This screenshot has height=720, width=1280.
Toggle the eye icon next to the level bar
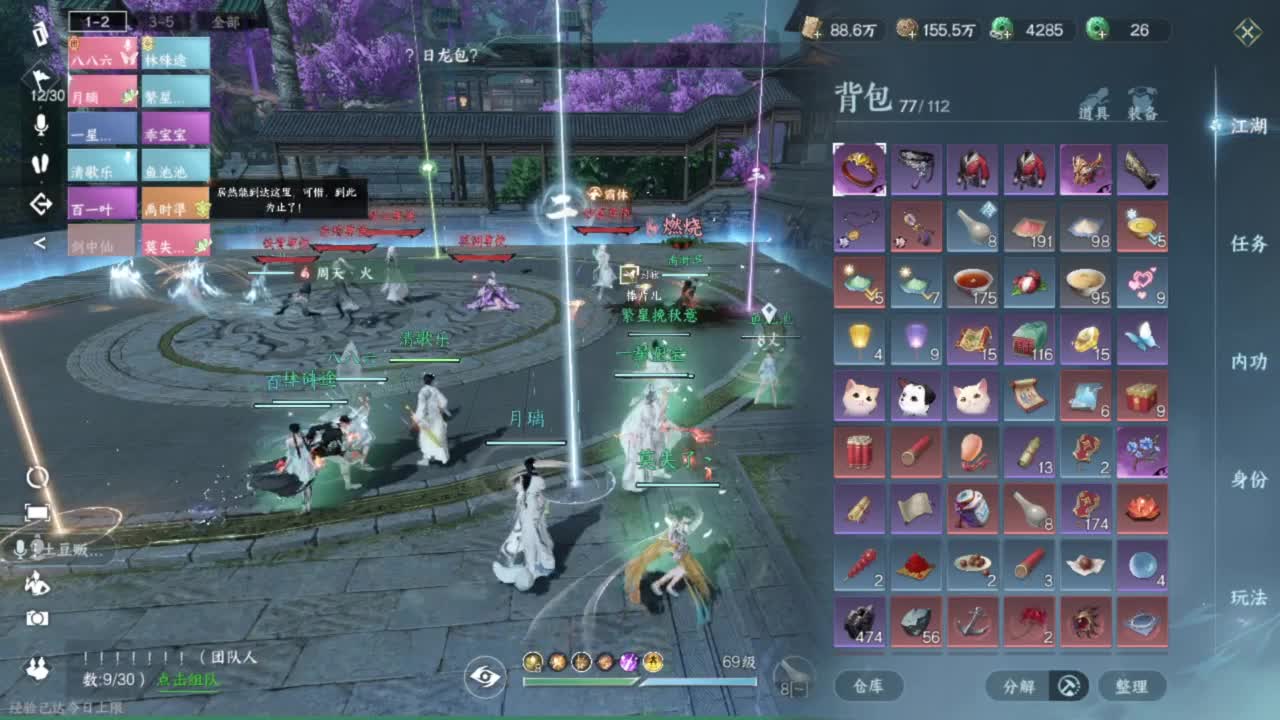[x=485, y=675]
